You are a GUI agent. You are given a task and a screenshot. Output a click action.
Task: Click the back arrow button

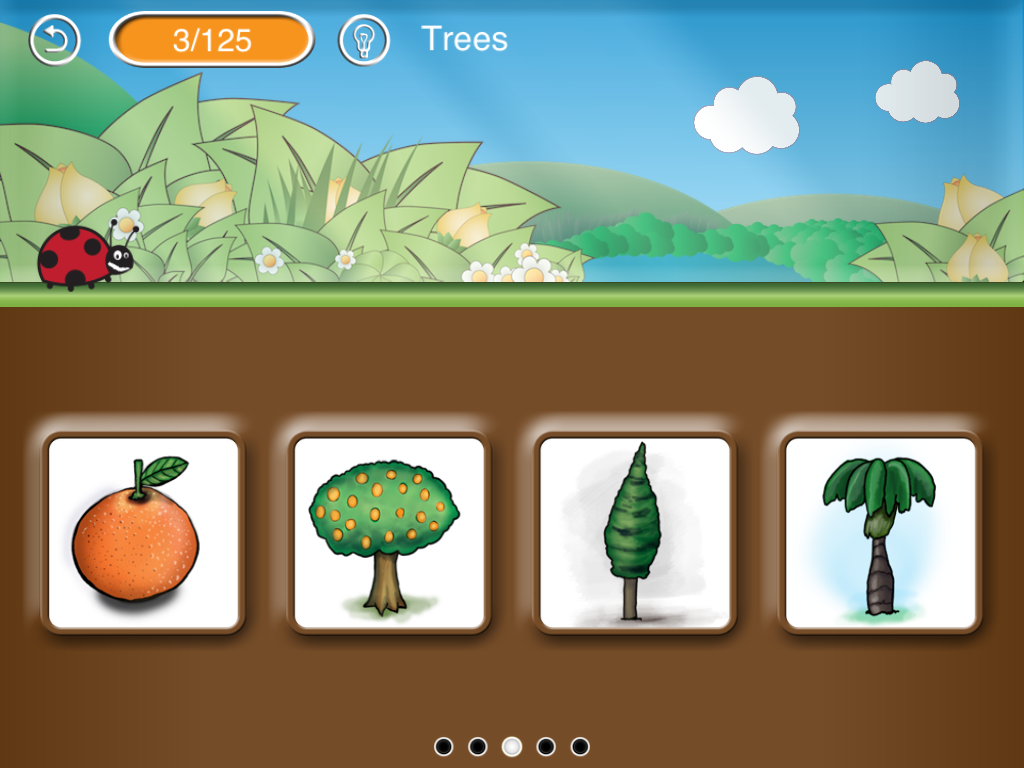click(54, 40)
